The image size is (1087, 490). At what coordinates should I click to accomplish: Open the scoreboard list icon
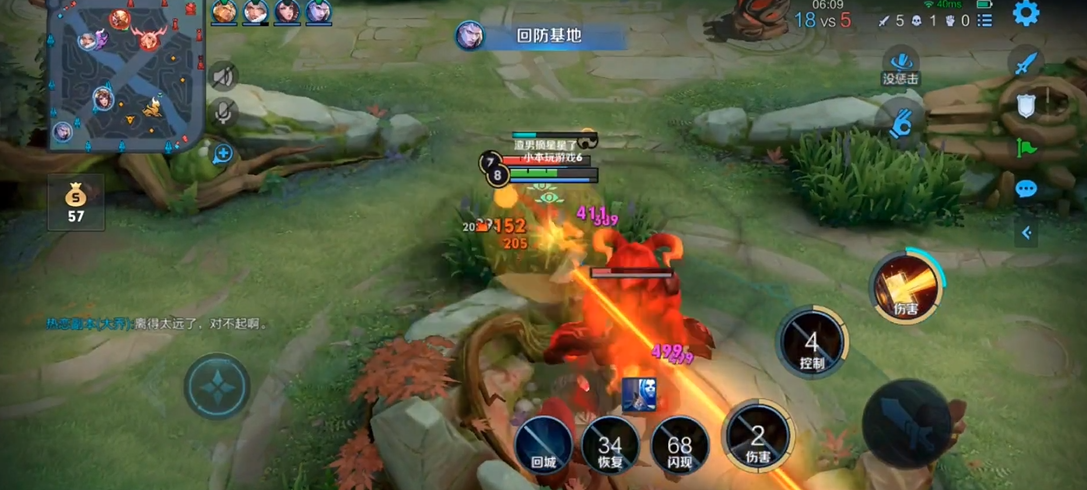(985, 20)
